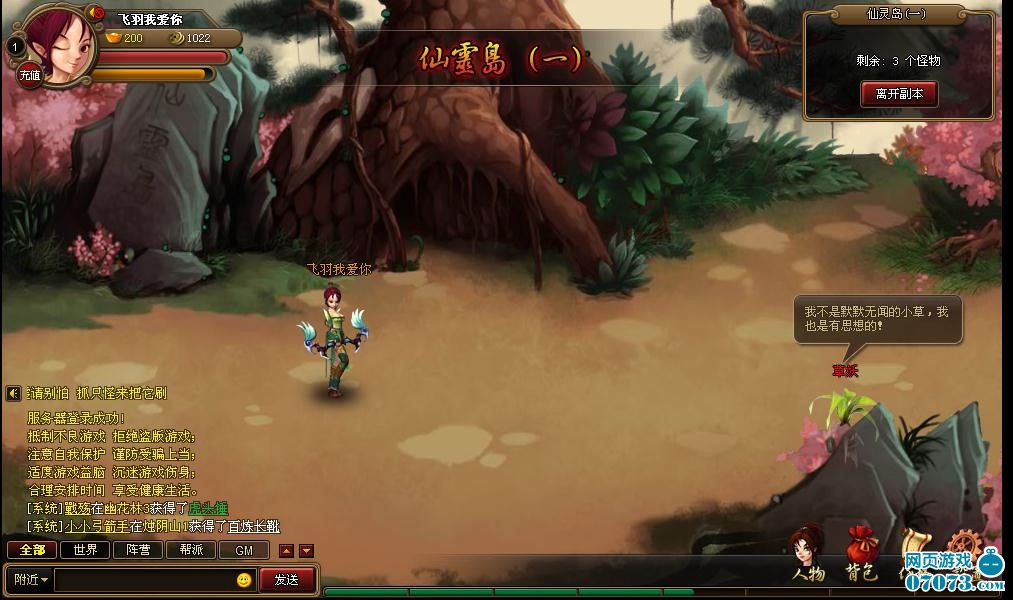Open the gear wheel icon menu
This screenshot has height=600, width=1013.
pos(964,545)
